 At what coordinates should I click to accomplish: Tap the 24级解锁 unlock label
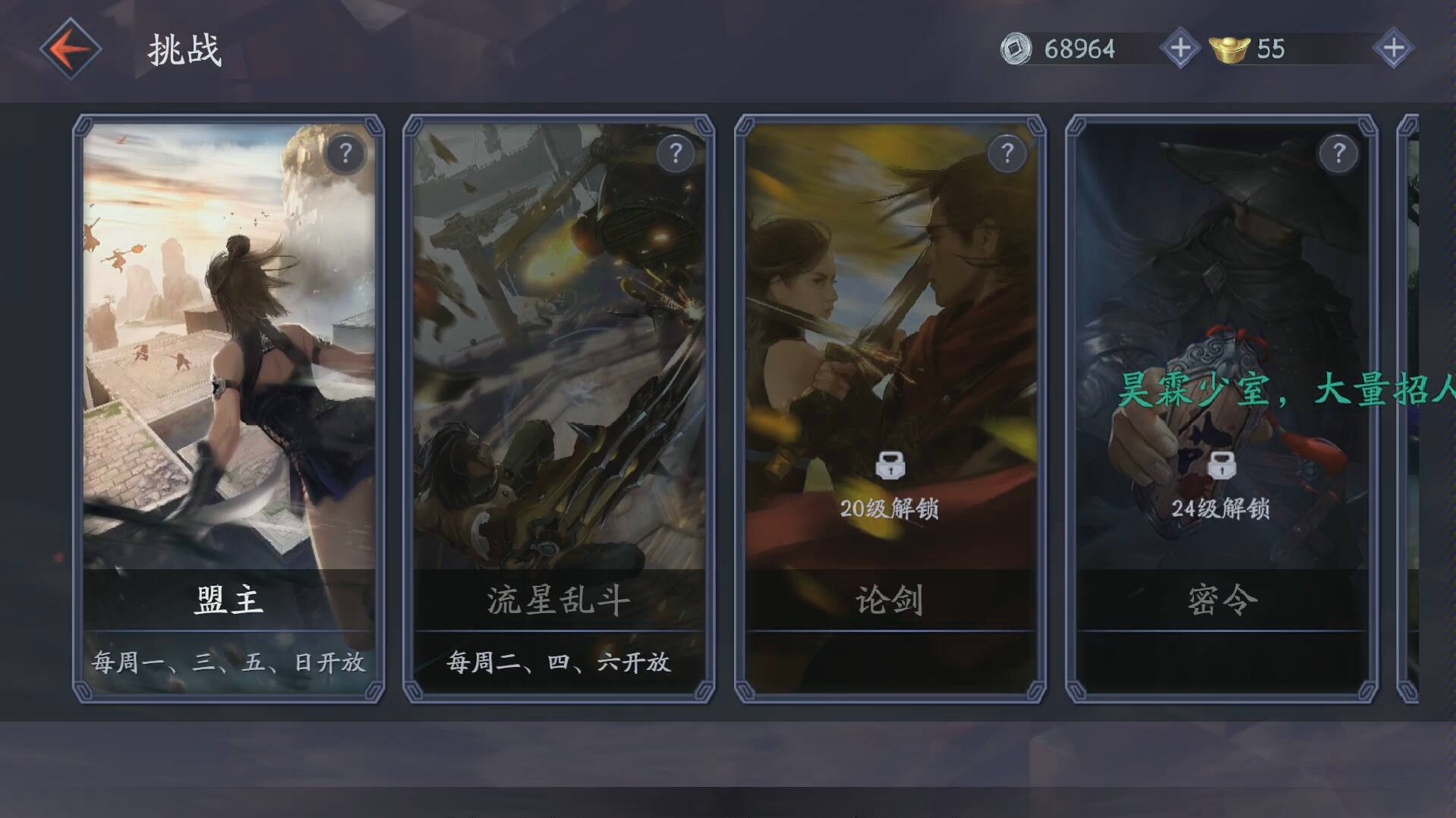[1221, 511]
